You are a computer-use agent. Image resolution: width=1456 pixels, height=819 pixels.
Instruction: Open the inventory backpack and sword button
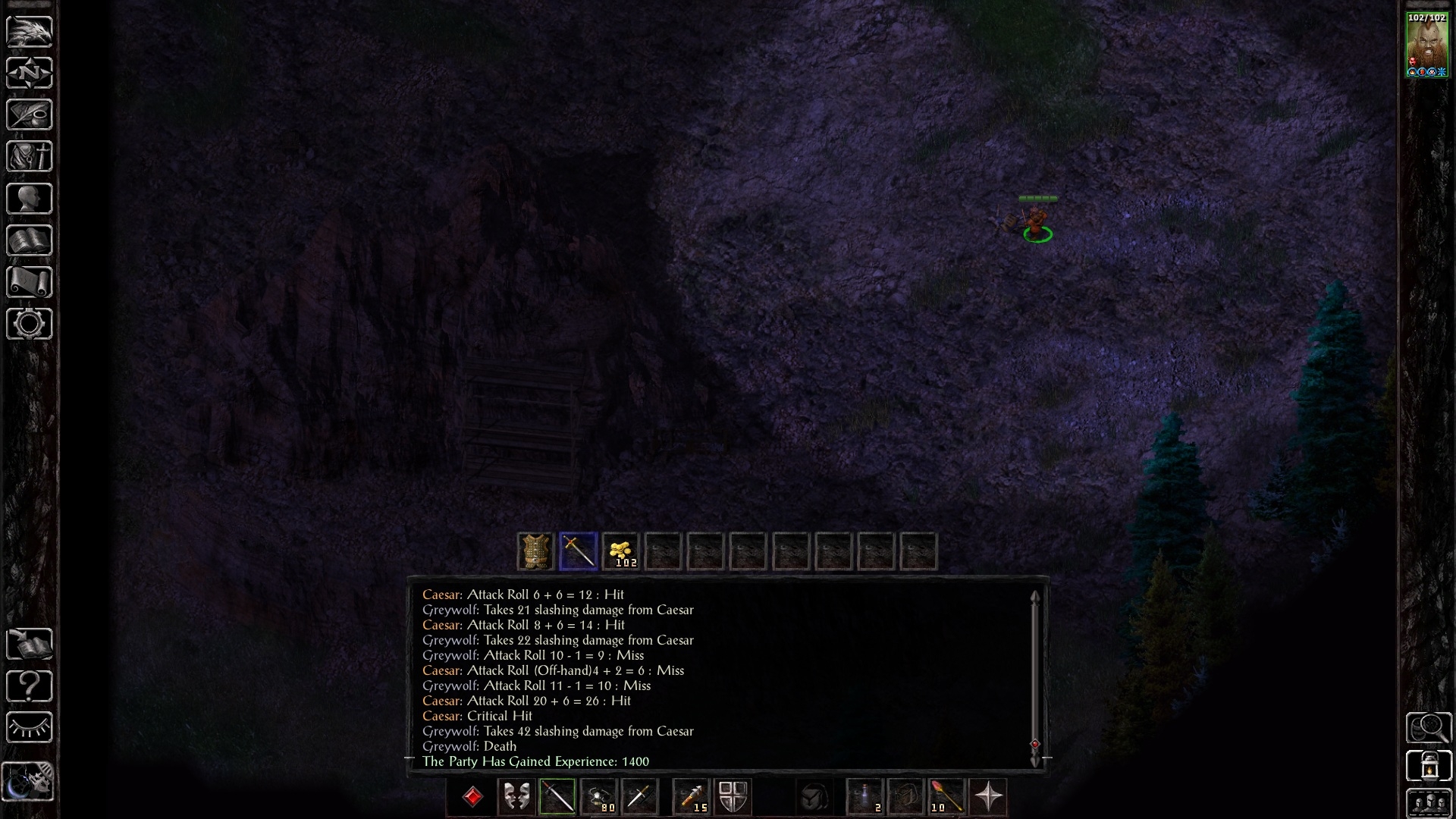[x=30, y=156]
